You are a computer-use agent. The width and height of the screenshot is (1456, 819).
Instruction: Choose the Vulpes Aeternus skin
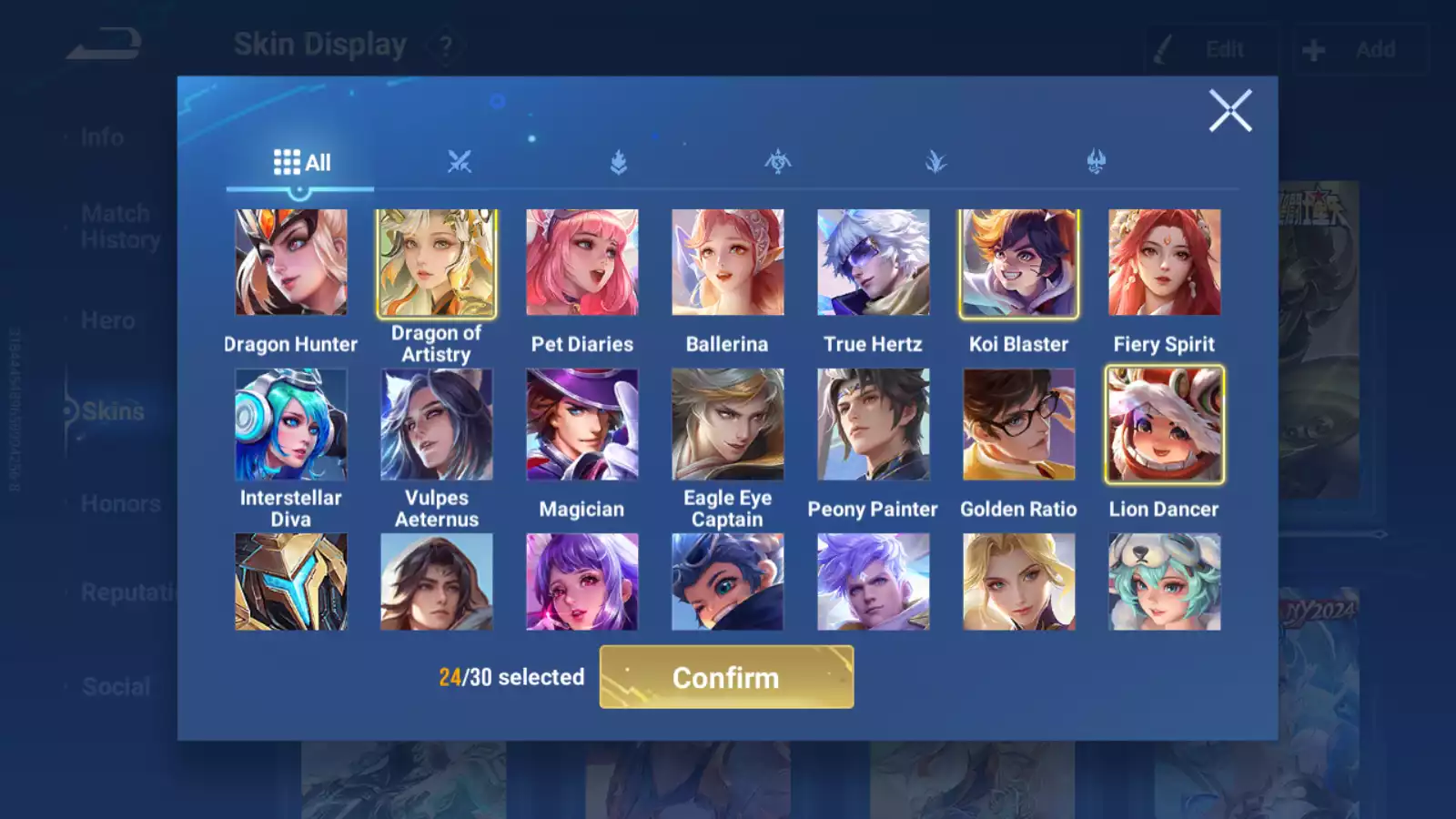pyautogui.click(x=437, y=424)
